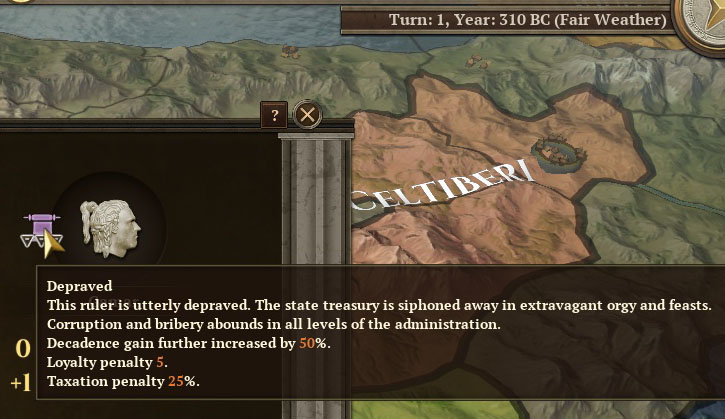Open help with the question mark button
The width and height of the screenshot is (725, 419).
coord(274,115)
